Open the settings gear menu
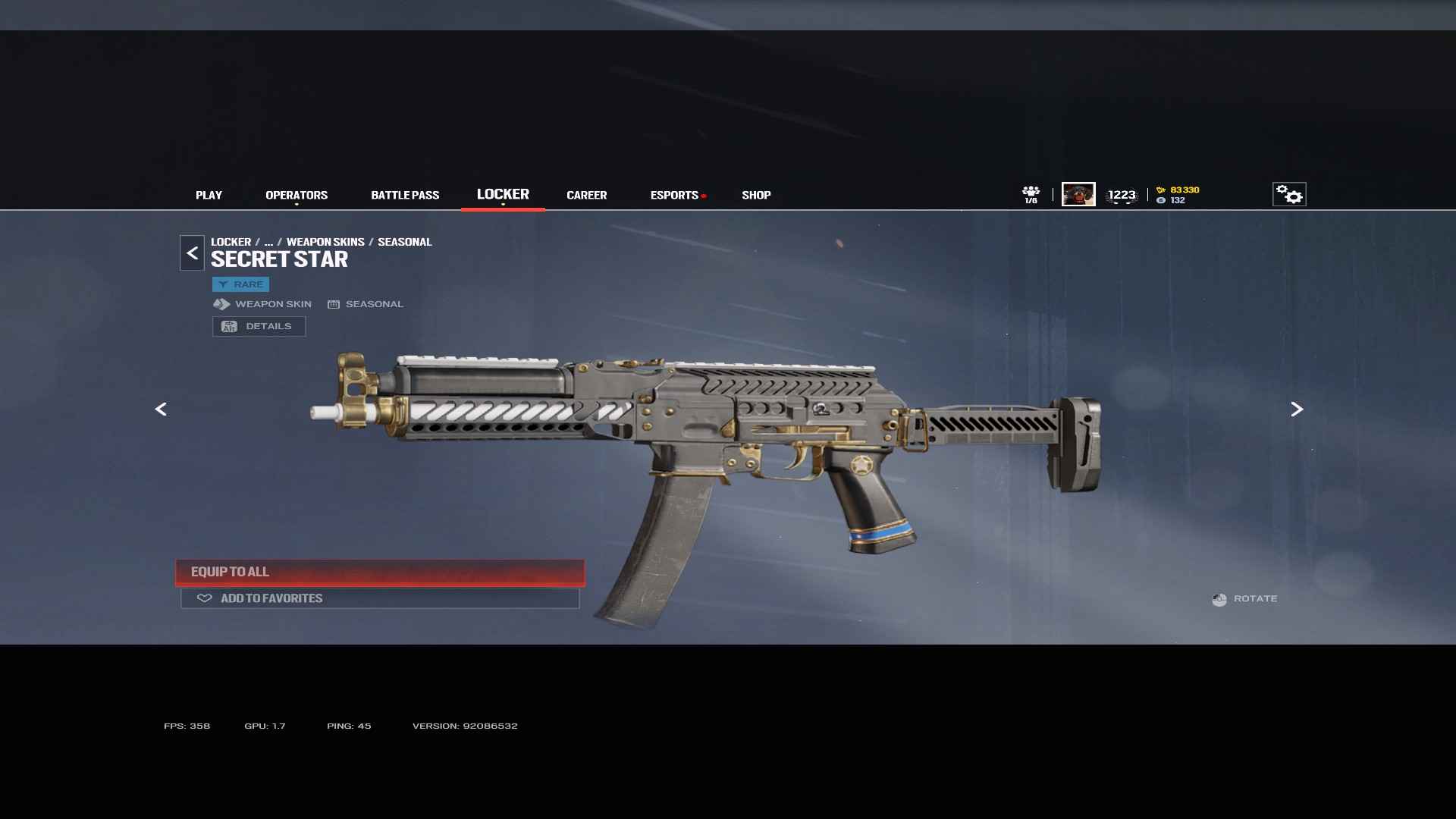 [1288, 194]
